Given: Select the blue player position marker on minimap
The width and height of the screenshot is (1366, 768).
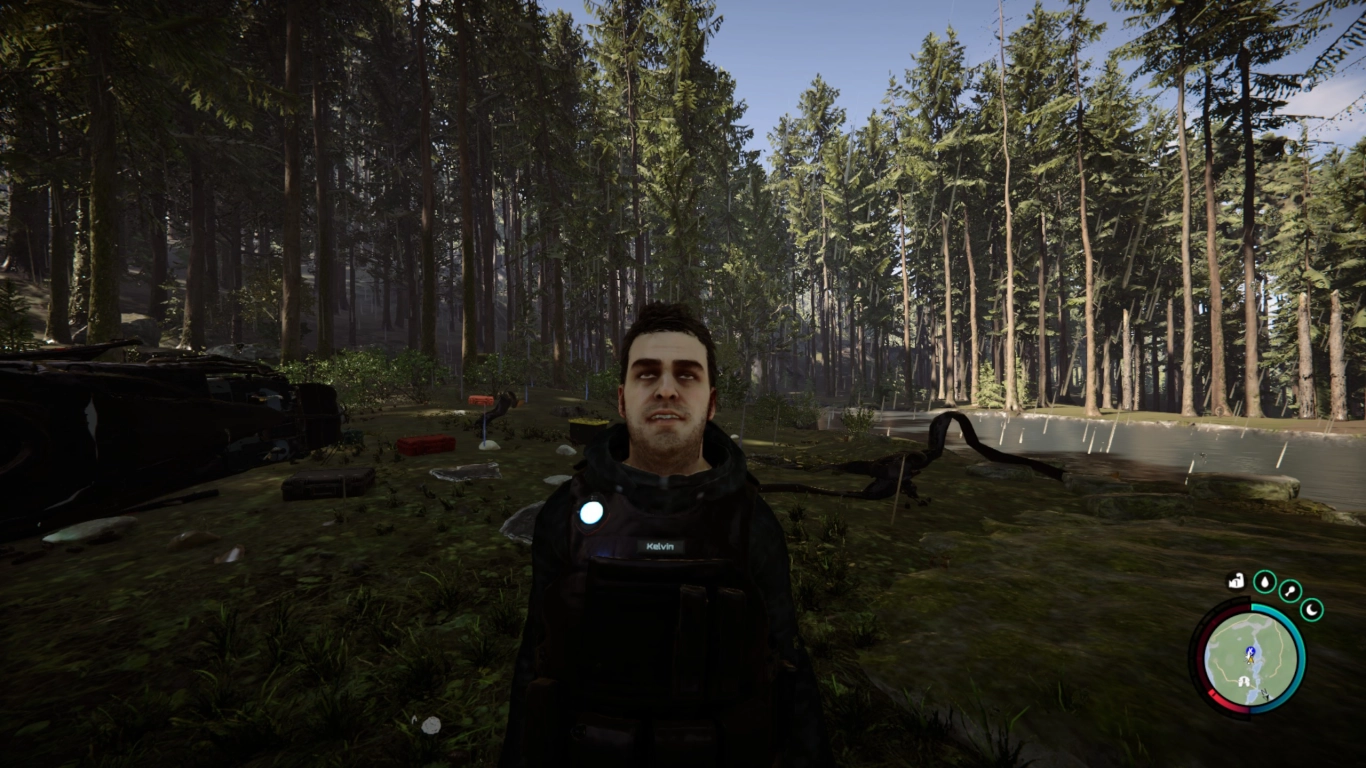Looking at the screenshot, I should pos(1250,651).
